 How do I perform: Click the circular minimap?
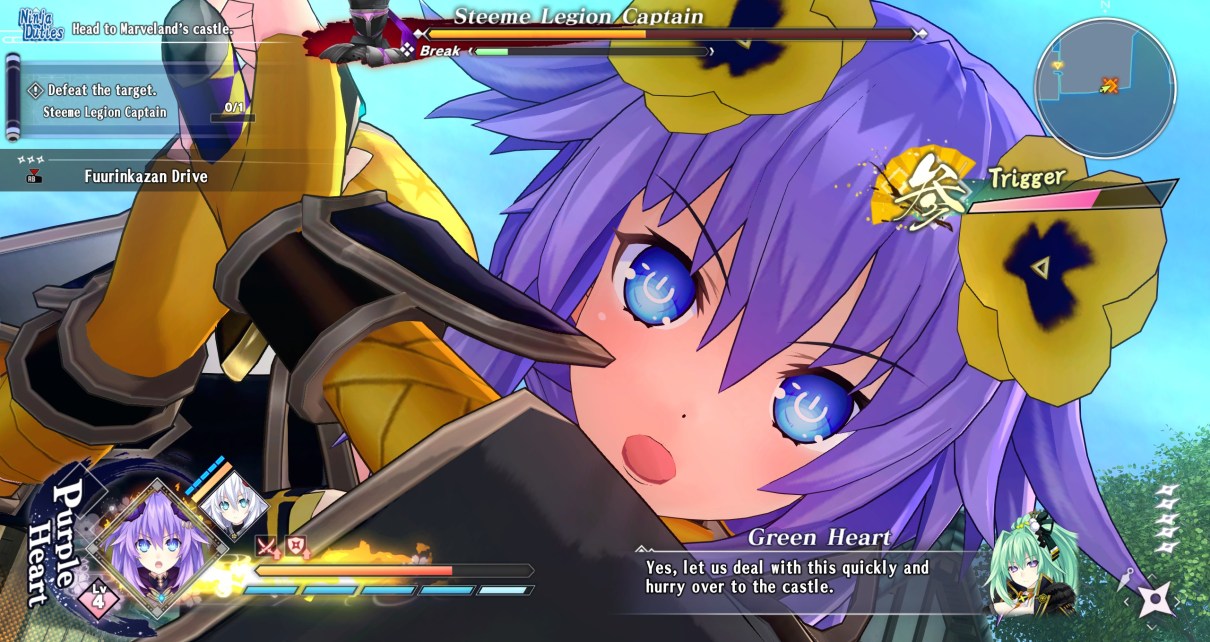pos(1104,87)
